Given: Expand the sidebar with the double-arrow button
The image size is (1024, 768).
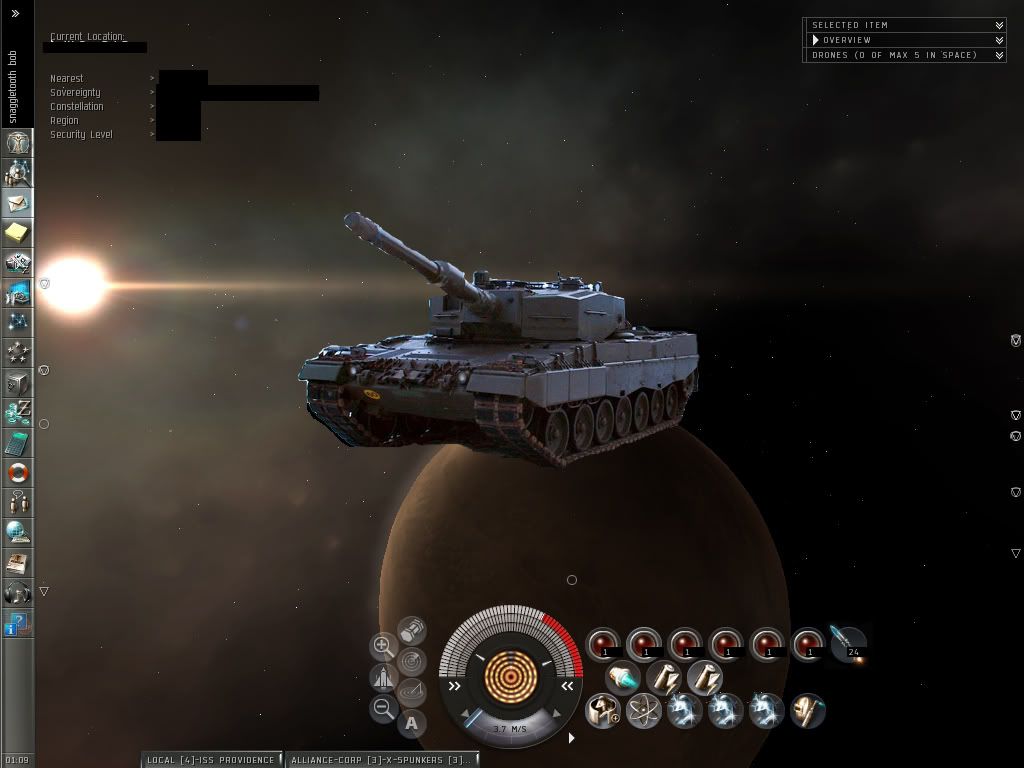Looking at the screenshot, I should coord(15,14).
